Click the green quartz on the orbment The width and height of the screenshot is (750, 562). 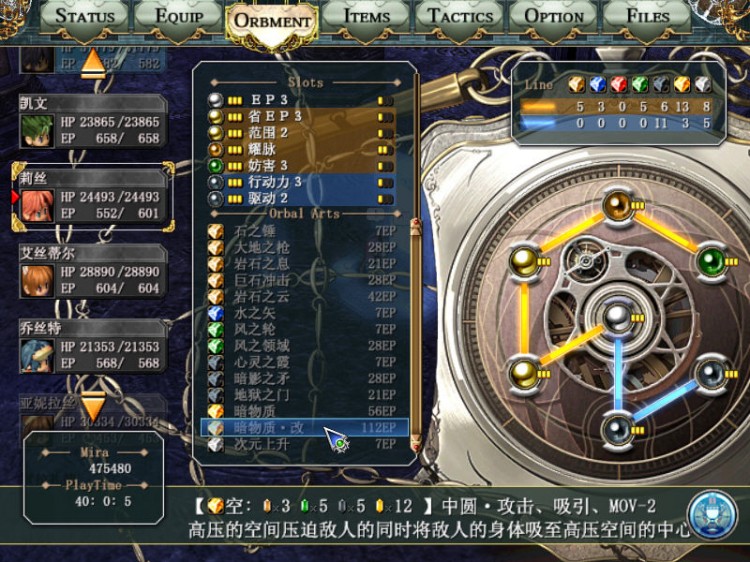(x=711, y=260)
